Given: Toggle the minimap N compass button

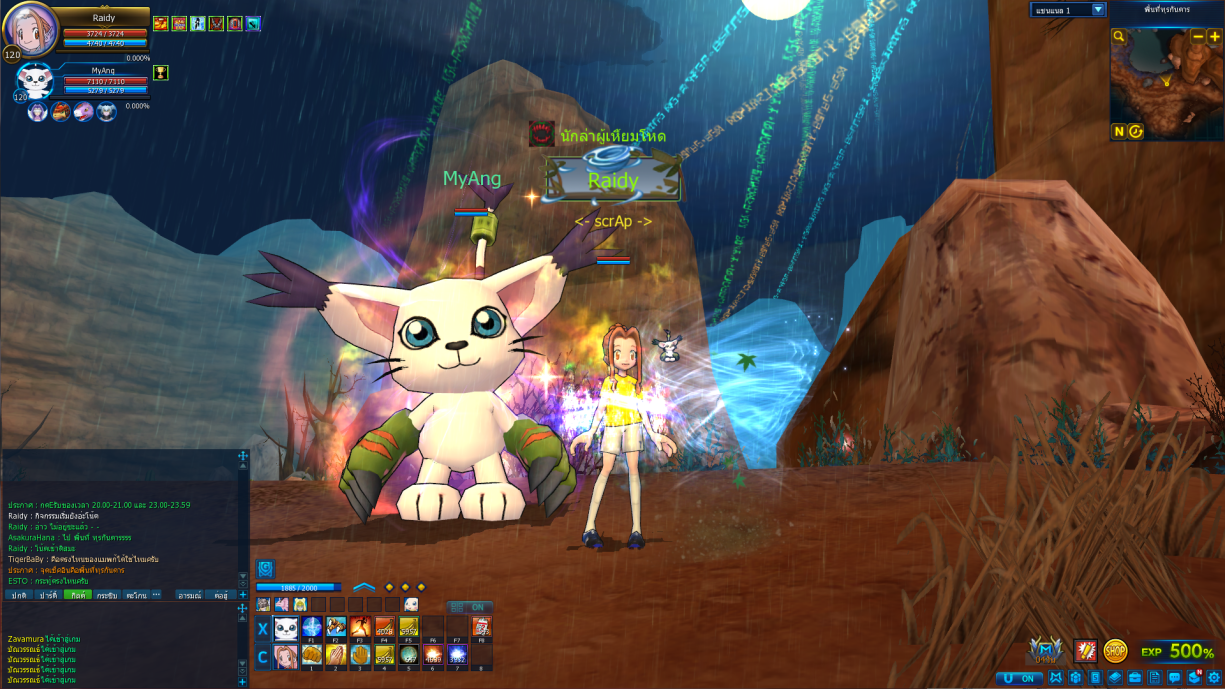Looking at the screenshot, I should click(x=1119, y=131).
